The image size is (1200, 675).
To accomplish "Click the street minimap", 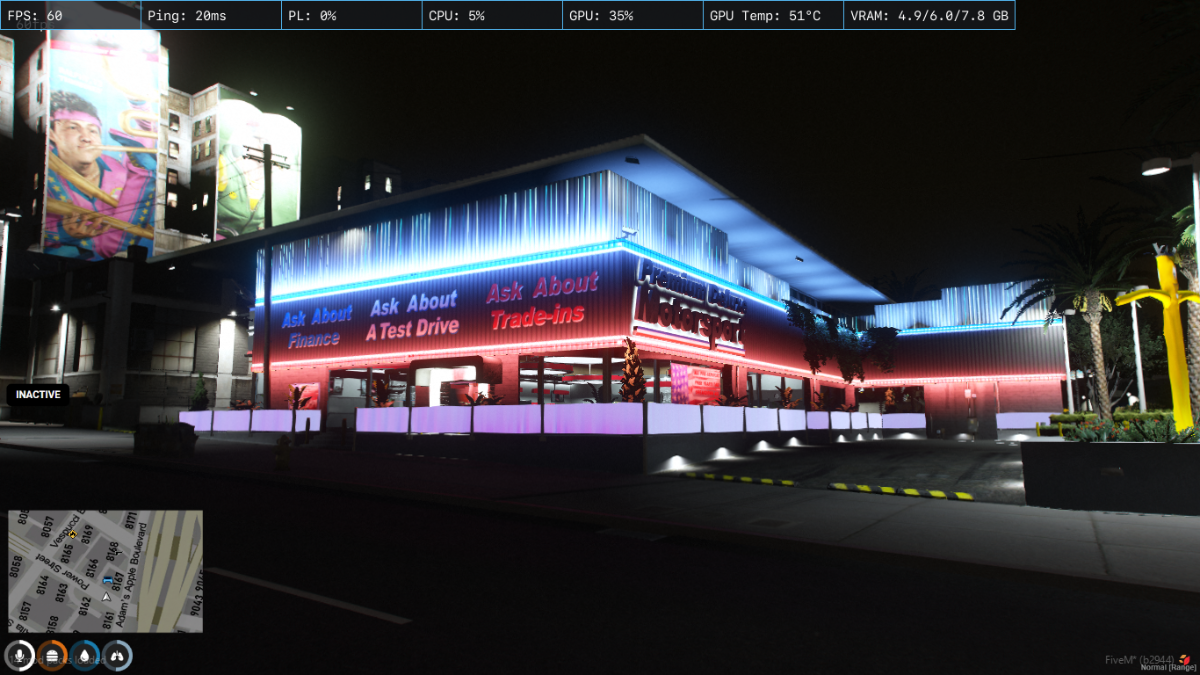I will coord(105,571).
